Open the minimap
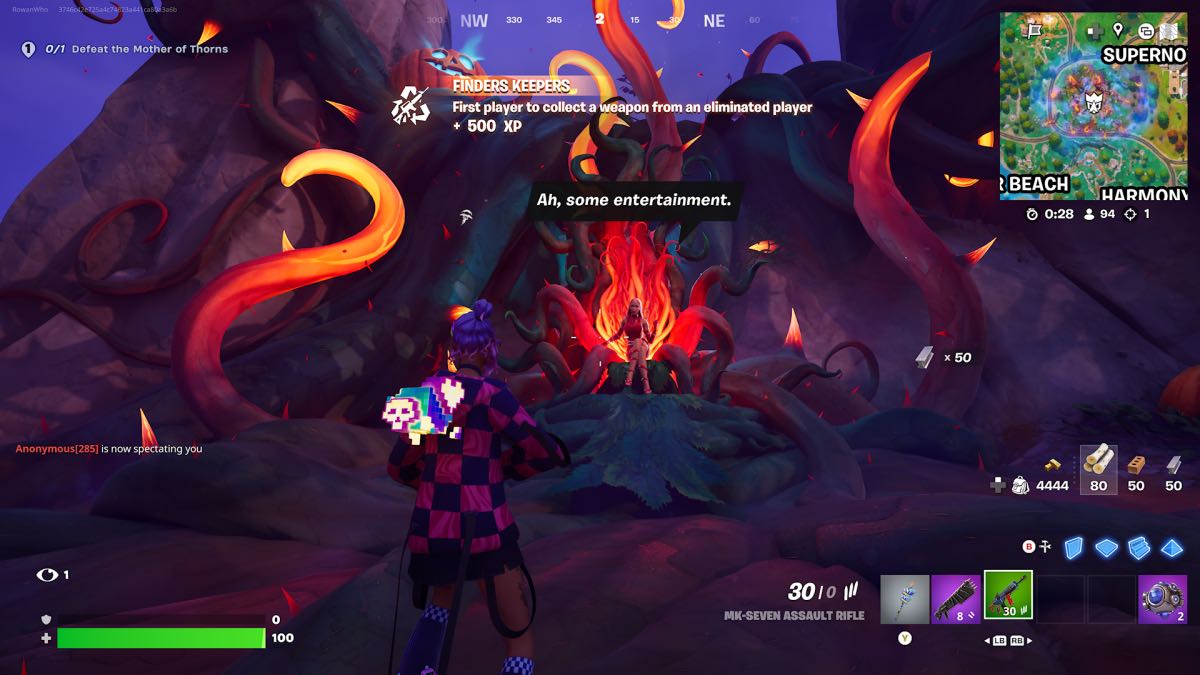 point(1093,107)
